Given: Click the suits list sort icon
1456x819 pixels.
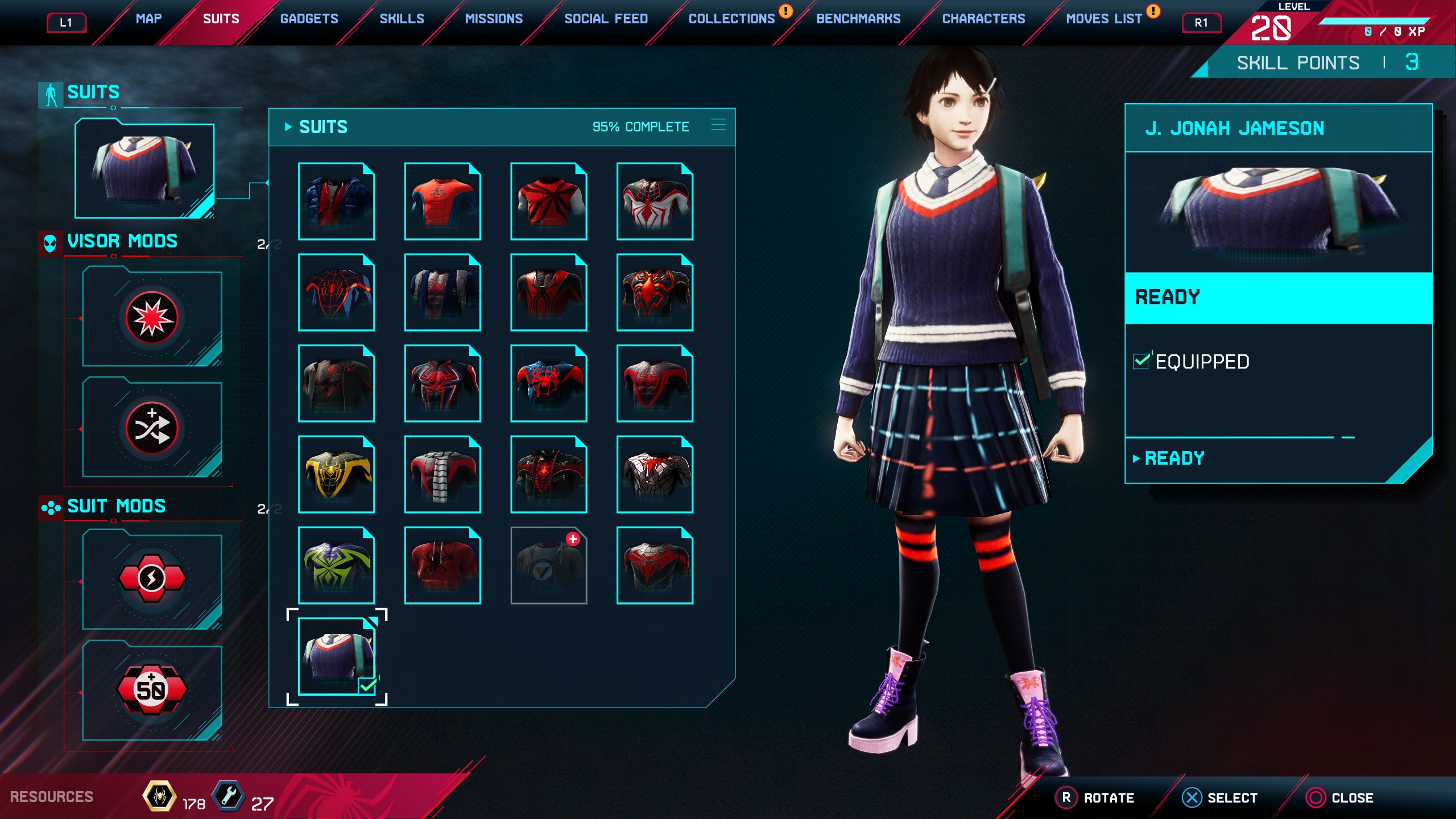Looking at the screenshot, I should tap(718, 125).
